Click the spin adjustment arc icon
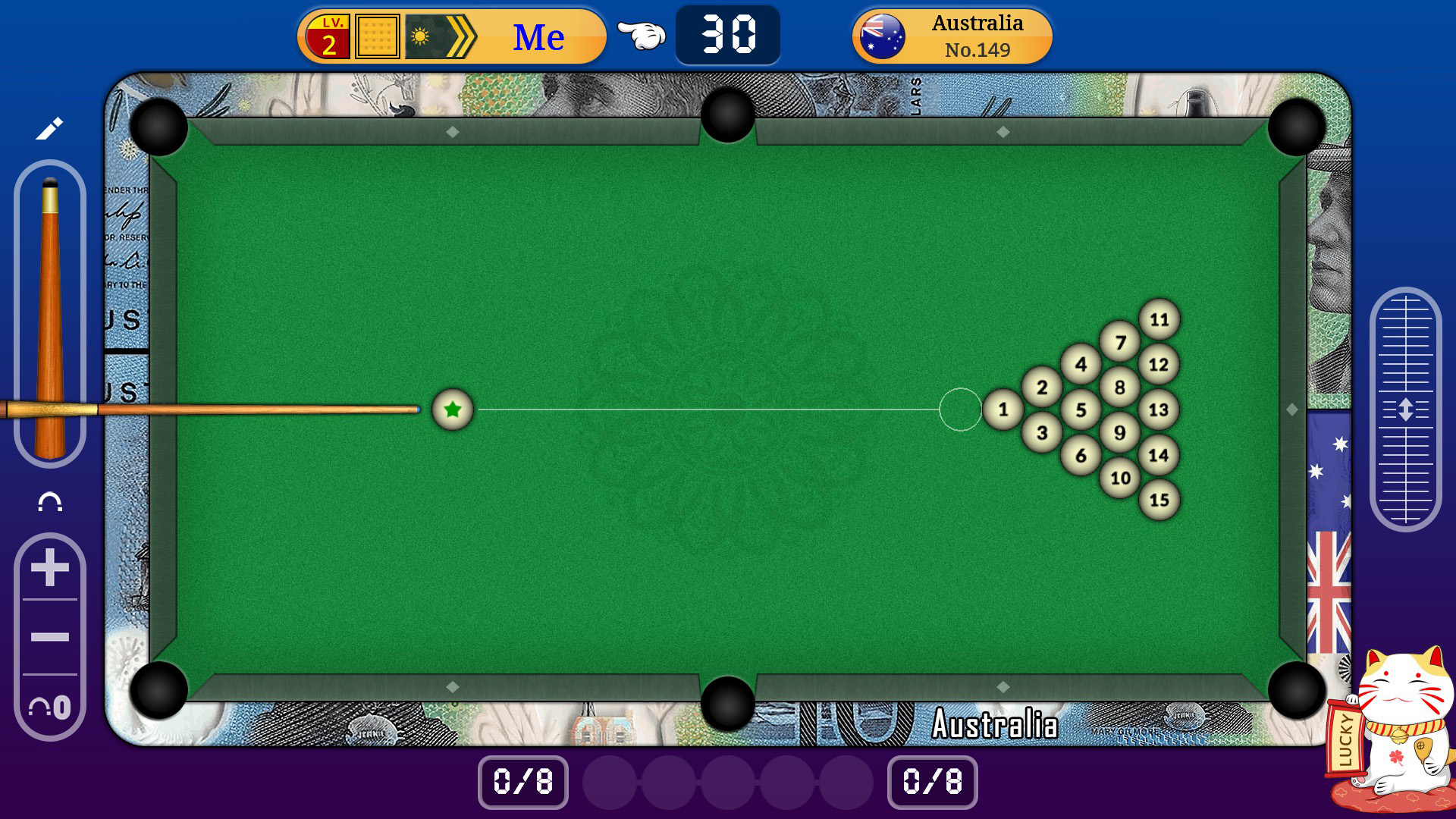 (x=48, y=500)
